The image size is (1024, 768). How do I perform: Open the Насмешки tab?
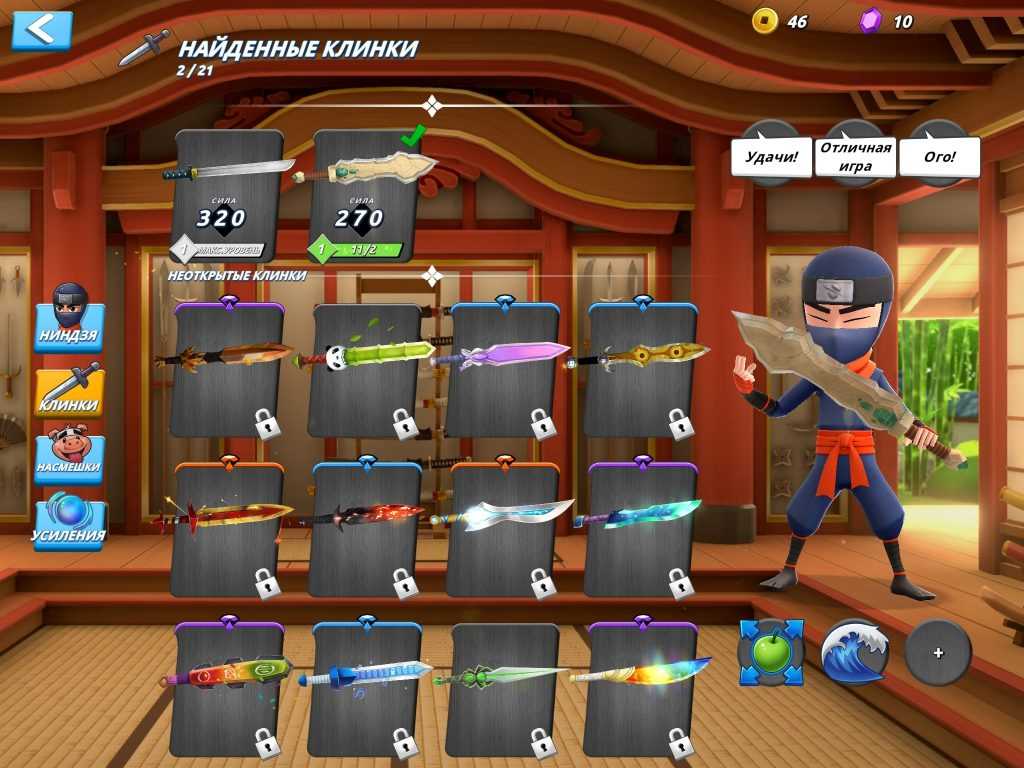click(x=69, y=457)
